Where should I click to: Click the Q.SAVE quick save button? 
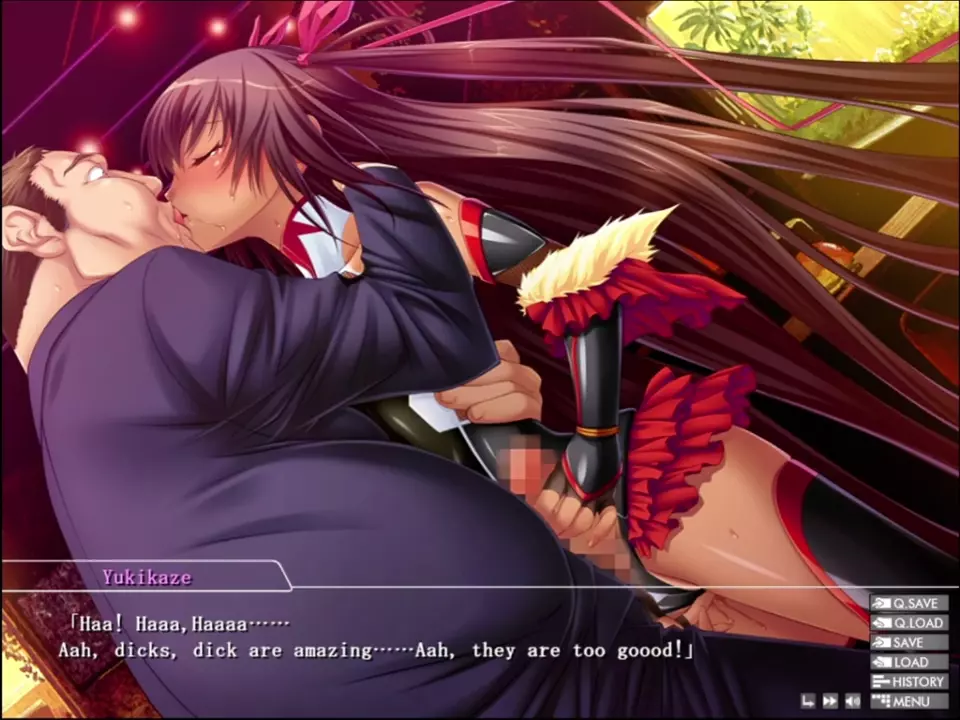(x=909, y=603)
